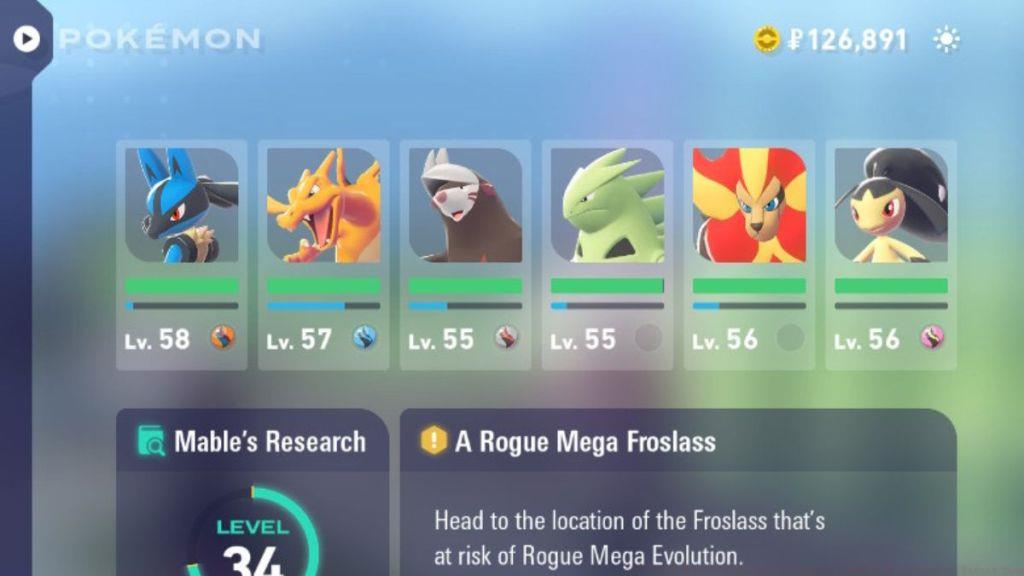Choose Mawile in the party lineup
Image resolution: width=1024 pixels, height=576 pixels.
[x=891, y=254]
